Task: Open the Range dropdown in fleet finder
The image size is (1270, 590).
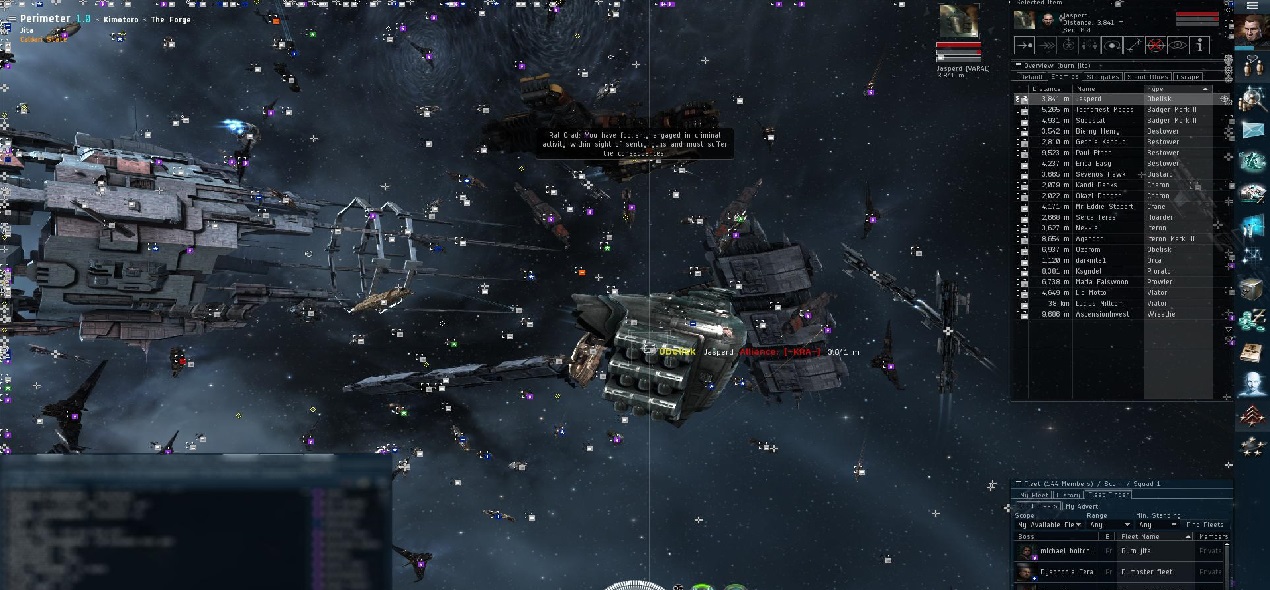Action: click(x=1110, y=525)
